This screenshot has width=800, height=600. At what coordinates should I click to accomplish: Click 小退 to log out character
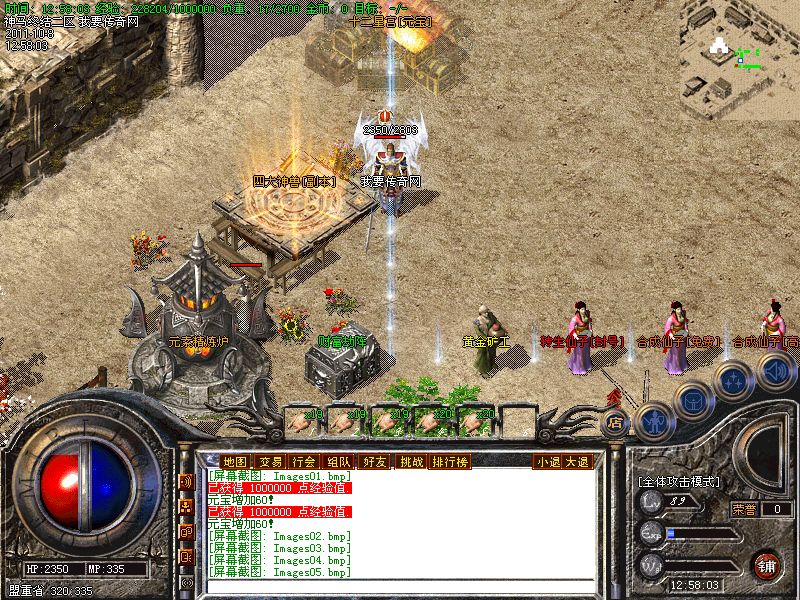pos(547,461)
